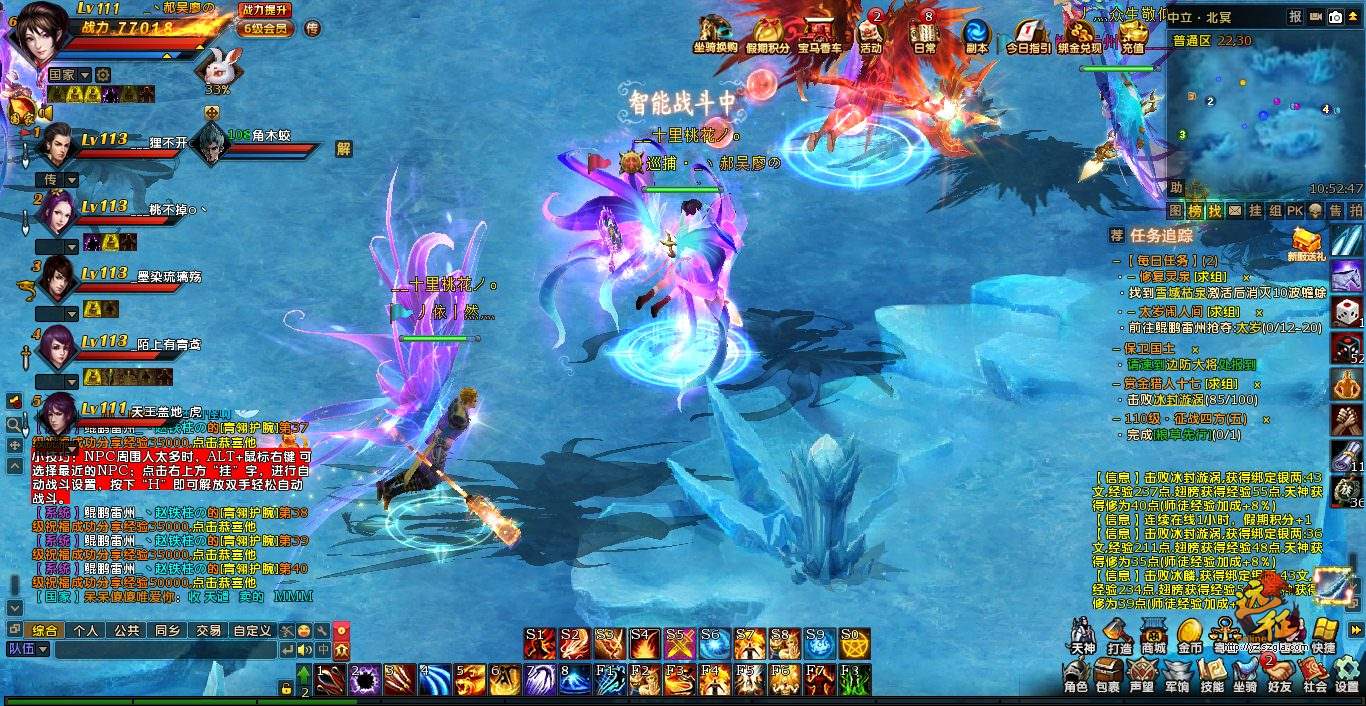The width and height of the screenshot is (1366, 706).
Task: Open the 角色 character panel
Action: (1076, 677)
